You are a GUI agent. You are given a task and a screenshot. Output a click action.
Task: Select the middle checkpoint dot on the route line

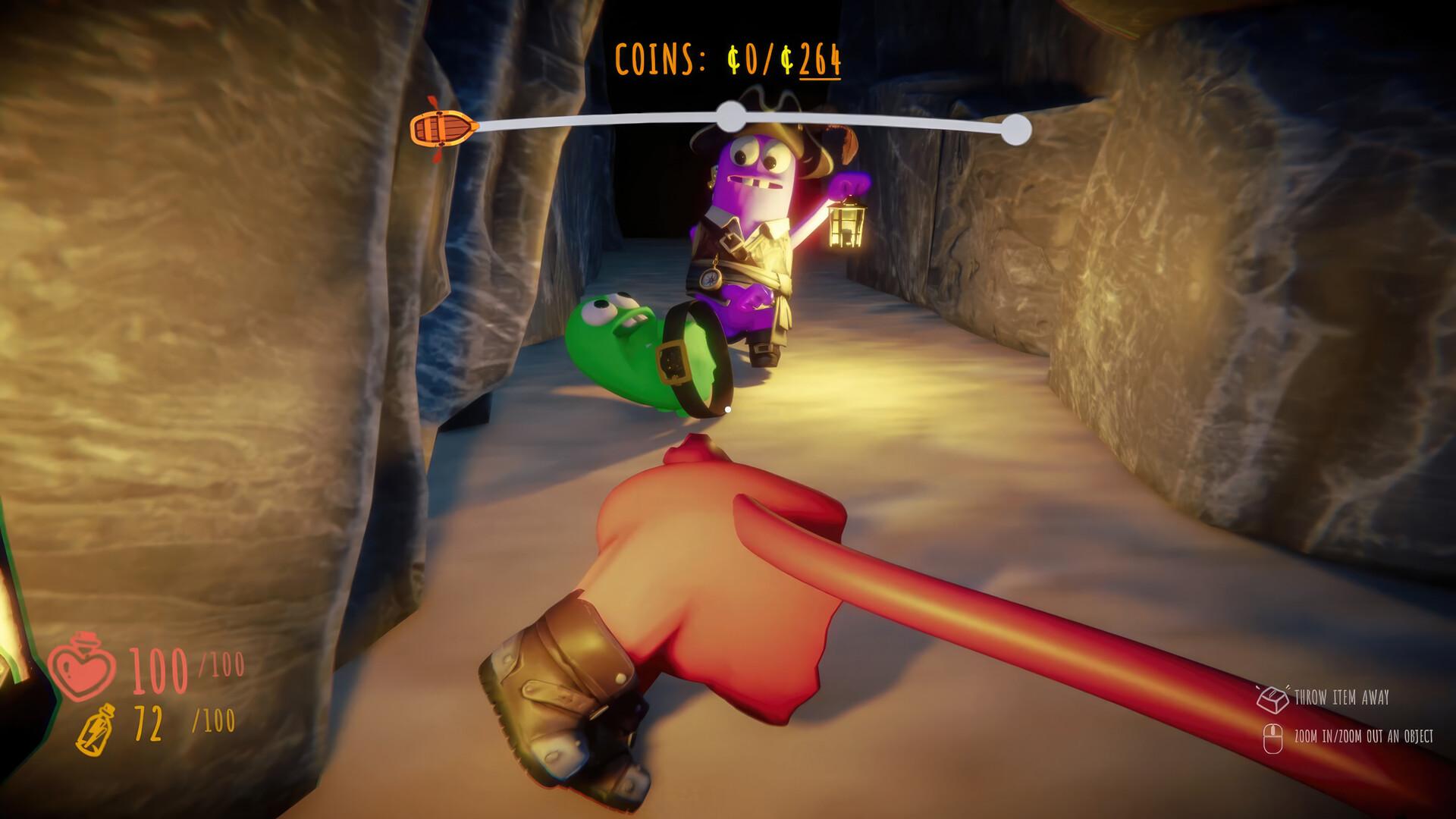click(731, 116)
